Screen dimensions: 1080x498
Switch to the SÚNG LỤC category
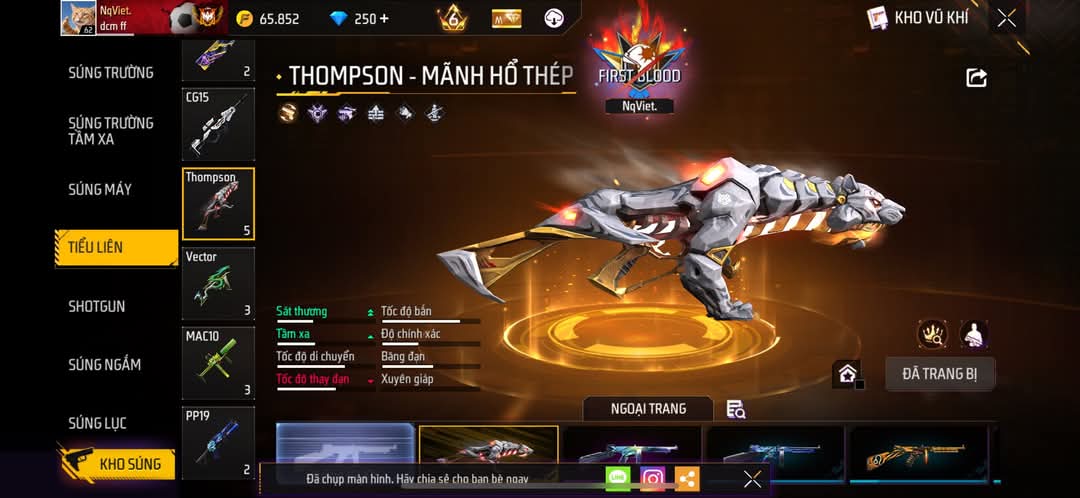click(x=97, y=423)
